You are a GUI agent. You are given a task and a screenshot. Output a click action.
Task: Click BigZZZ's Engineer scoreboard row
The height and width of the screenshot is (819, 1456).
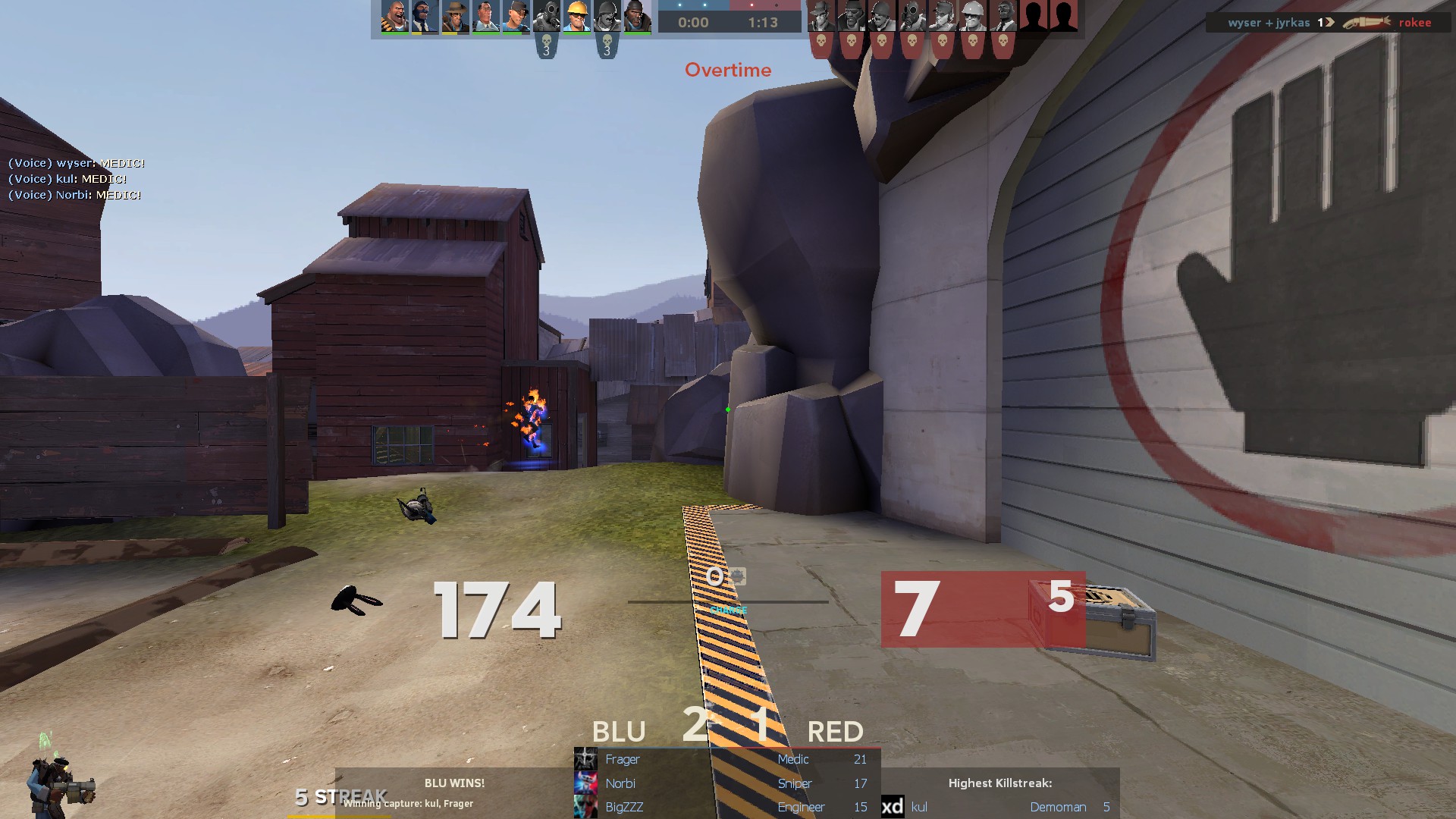pyautogui.click(x=726, y=807)
